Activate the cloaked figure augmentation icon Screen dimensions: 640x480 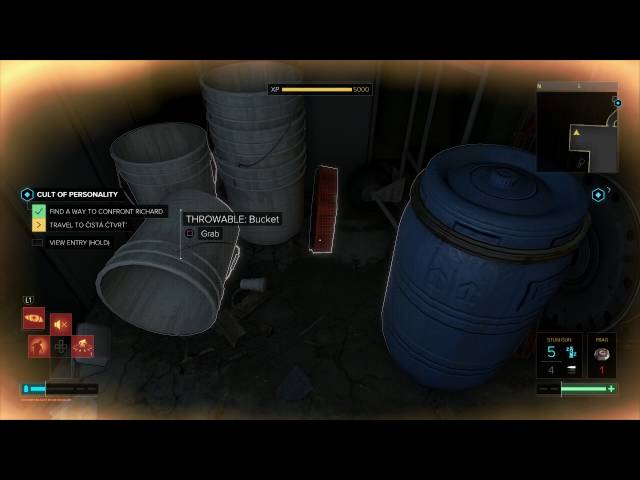[40, 346]
